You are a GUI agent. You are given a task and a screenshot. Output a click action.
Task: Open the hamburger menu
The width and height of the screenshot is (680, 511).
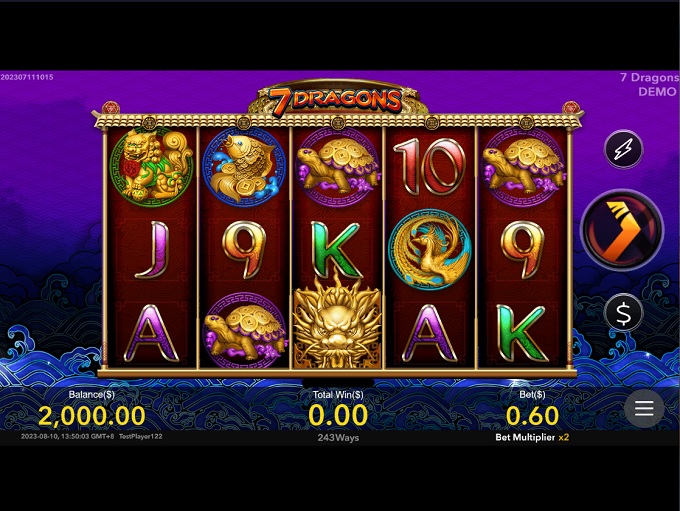coord(644,408)
